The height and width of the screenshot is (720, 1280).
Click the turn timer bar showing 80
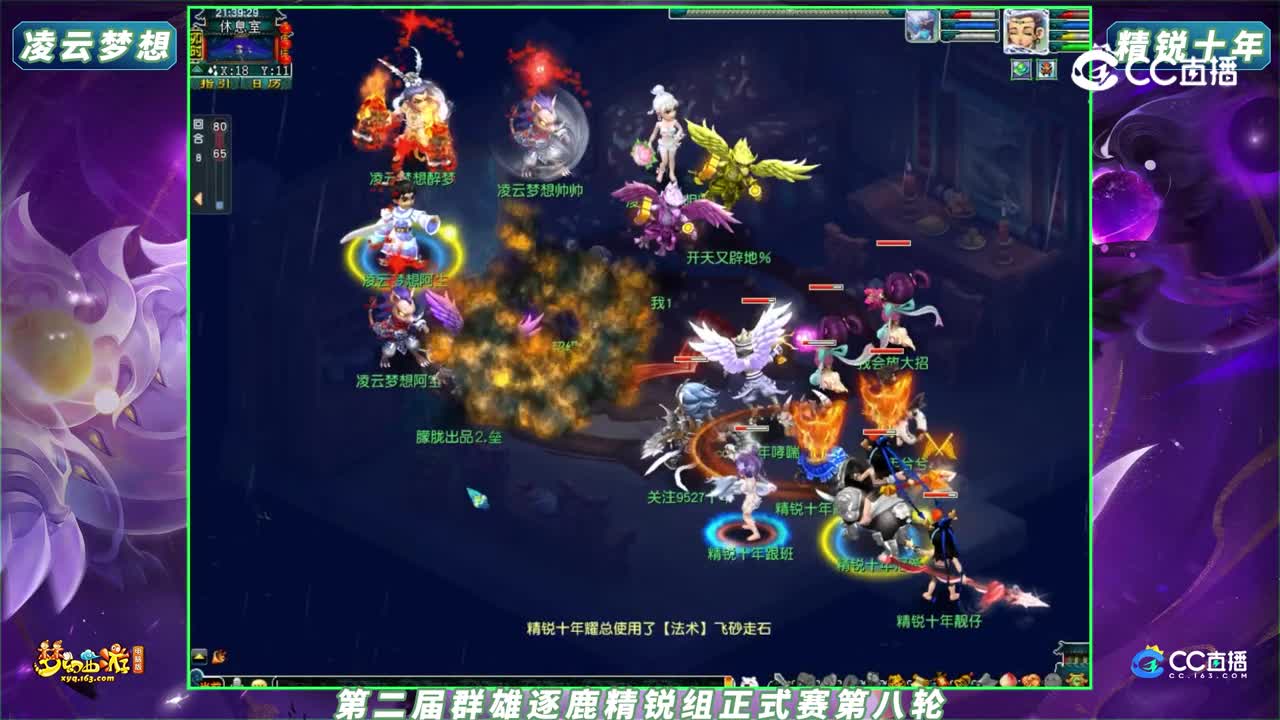point(219,127)
